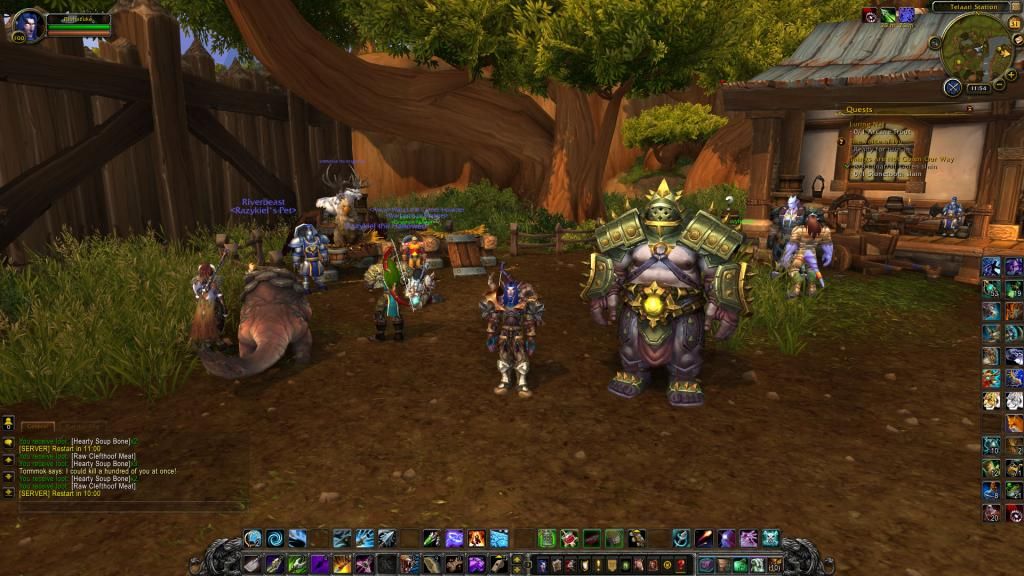The image size is (1024, 576).
Task: Use the skull-and-crossbones ability
Action: [770, 538]
